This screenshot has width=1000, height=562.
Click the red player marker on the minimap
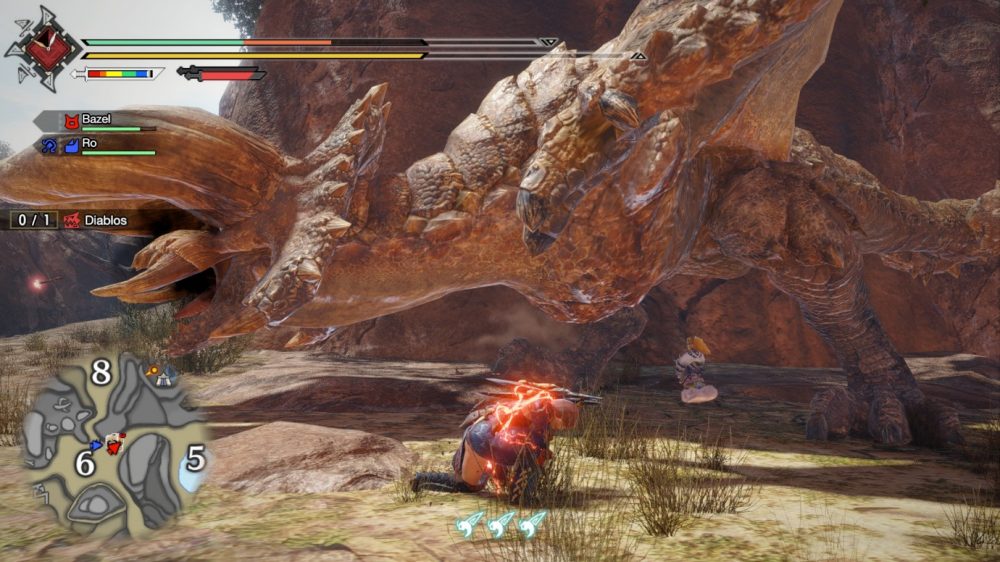(116, 443)
